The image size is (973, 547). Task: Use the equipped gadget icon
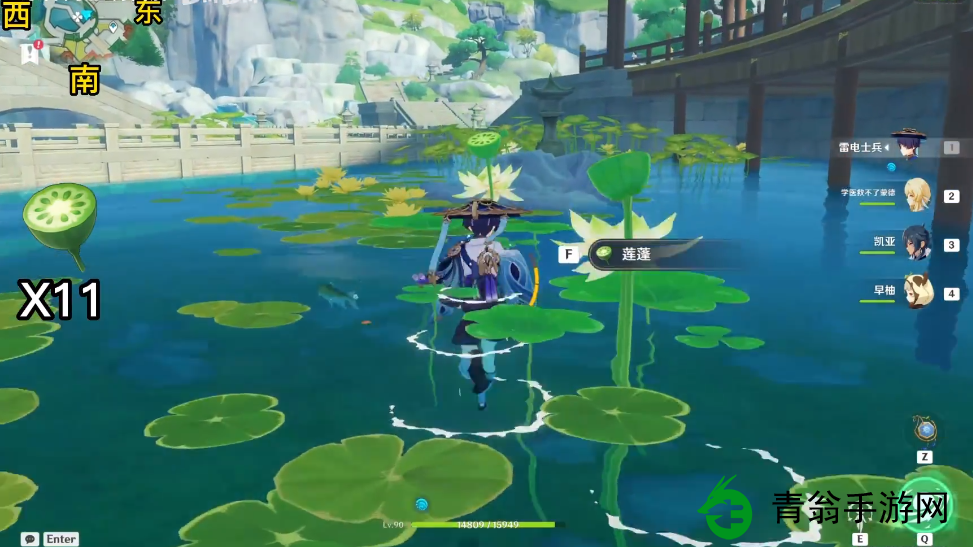(x=925, y=431)
